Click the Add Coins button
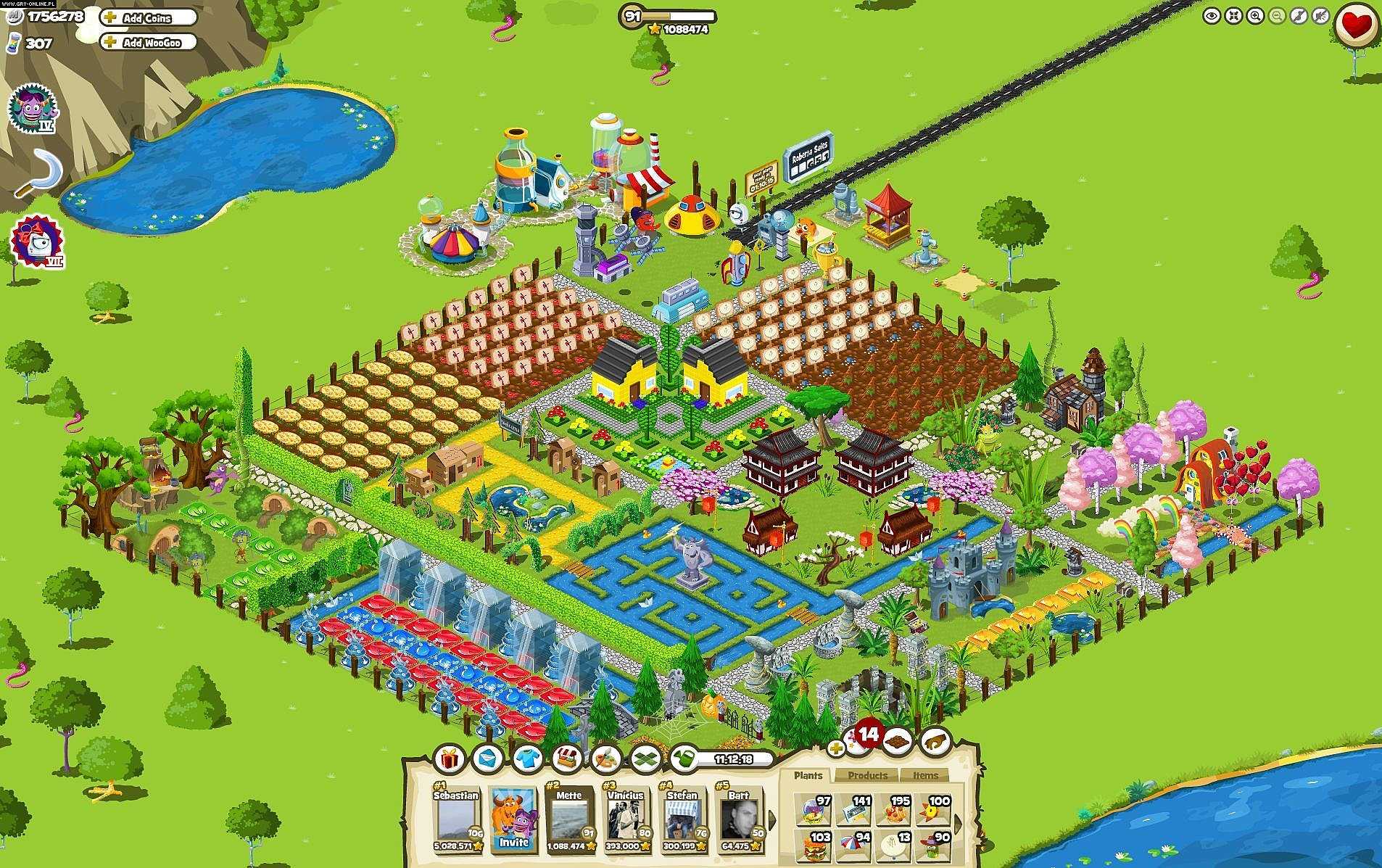Image resolution: width=1382 pixels, height=868 pixels. 148,18
